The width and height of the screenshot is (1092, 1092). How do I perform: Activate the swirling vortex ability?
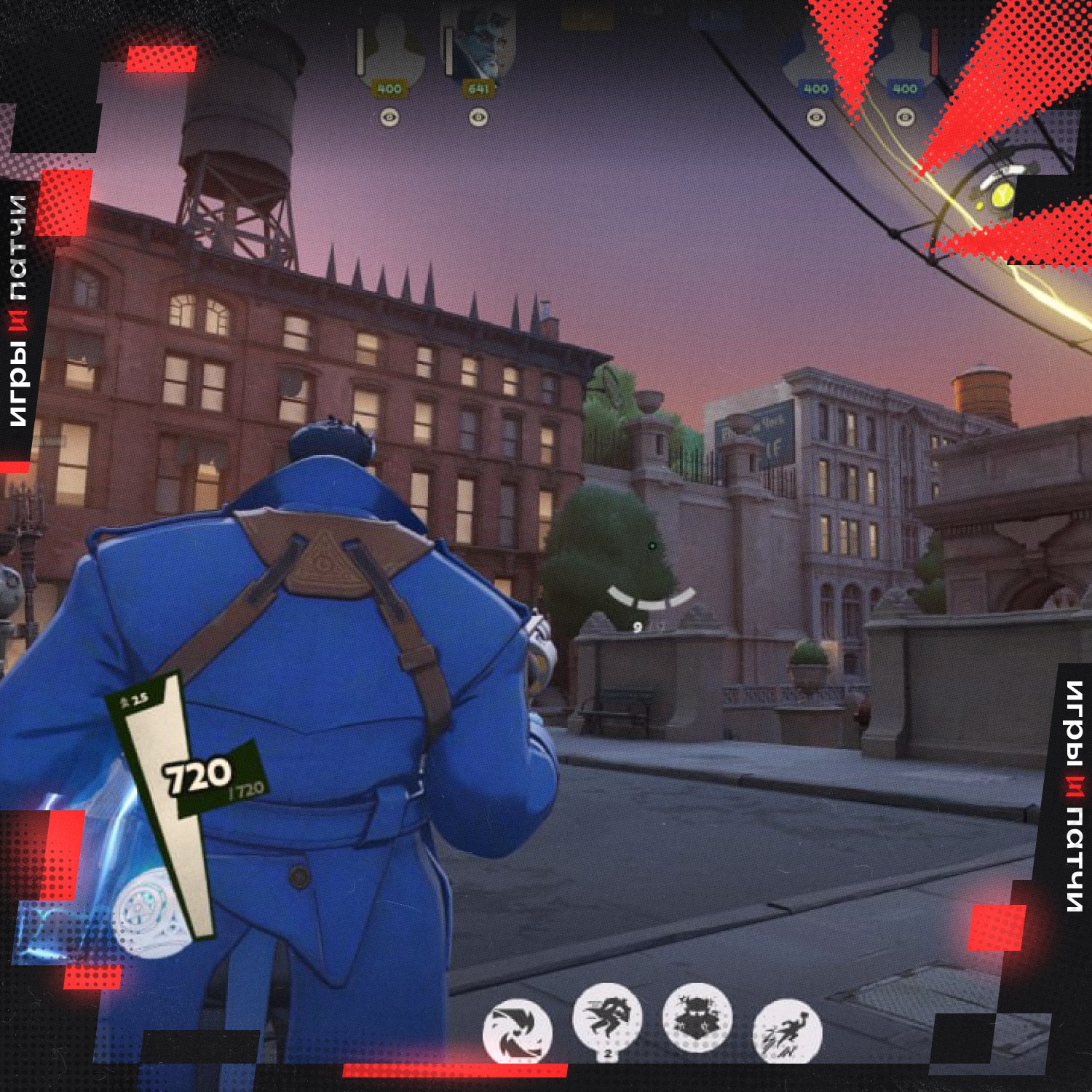(517, 1032)
